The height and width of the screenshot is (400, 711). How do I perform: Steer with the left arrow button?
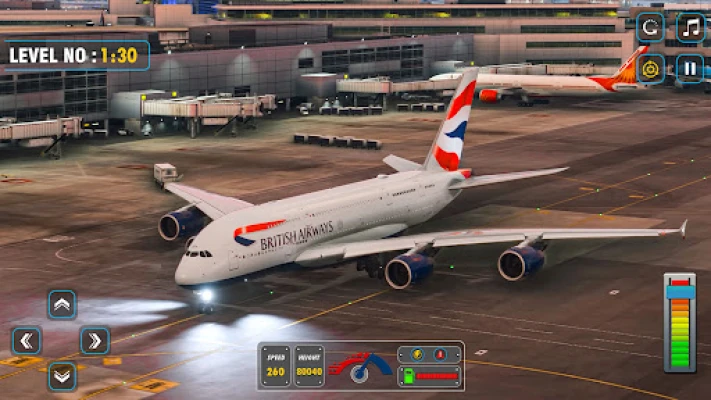click(27, 341)
